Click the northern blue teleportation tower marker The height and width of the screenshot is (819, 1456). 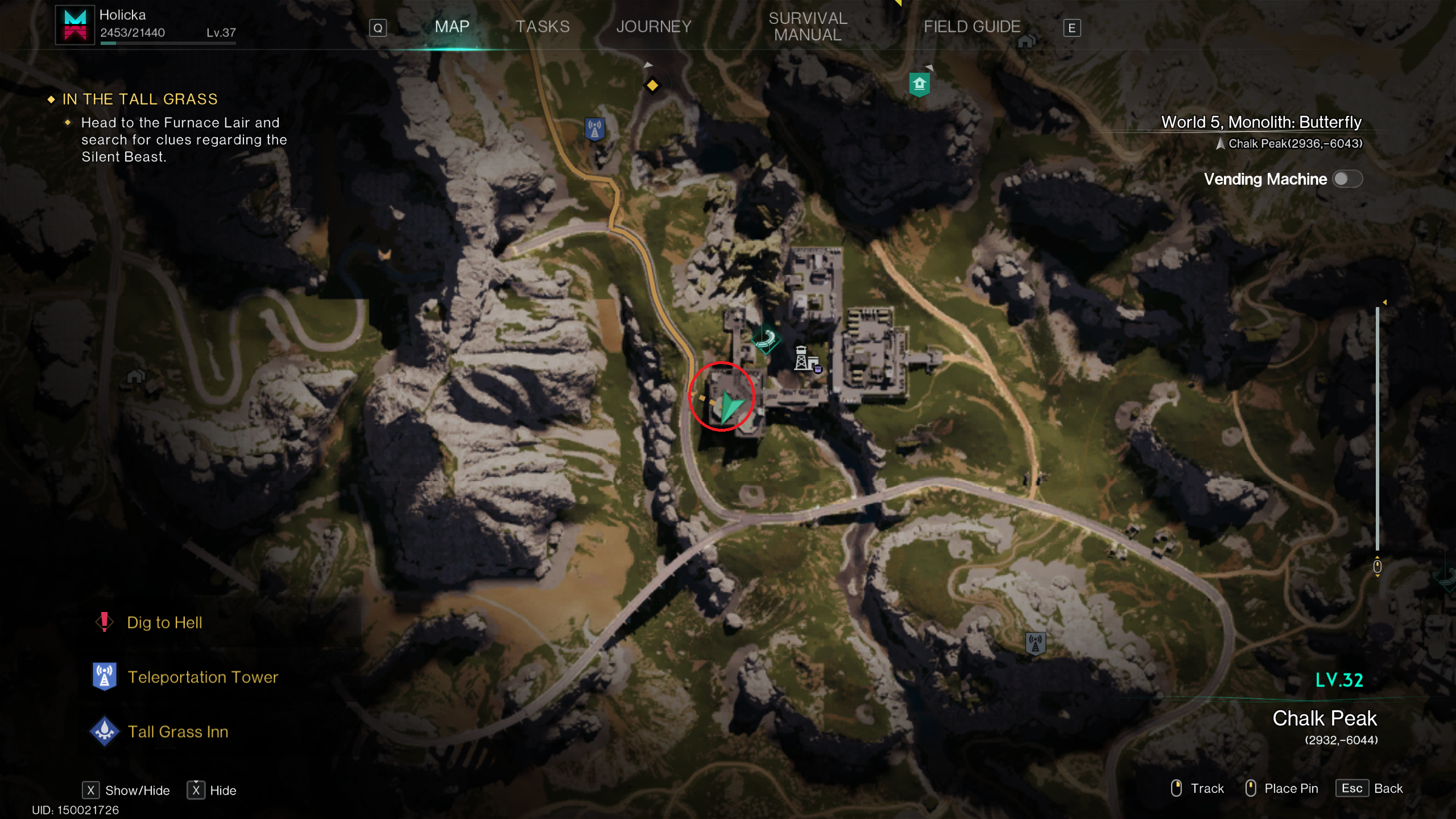coord(595,129)
